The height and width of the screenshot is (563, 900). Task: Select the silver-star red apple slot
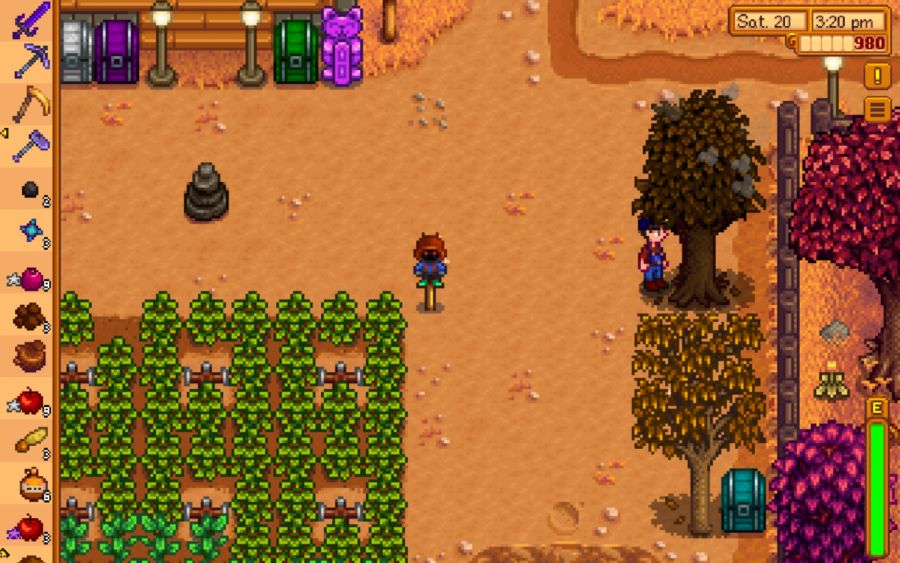(x=29, y=401)
